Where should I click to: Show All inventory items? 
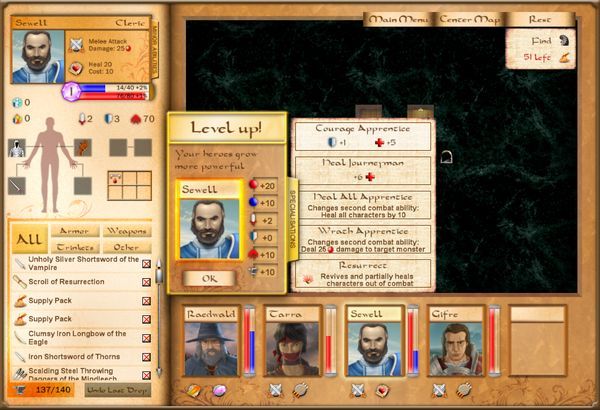(x=30, y=240)
